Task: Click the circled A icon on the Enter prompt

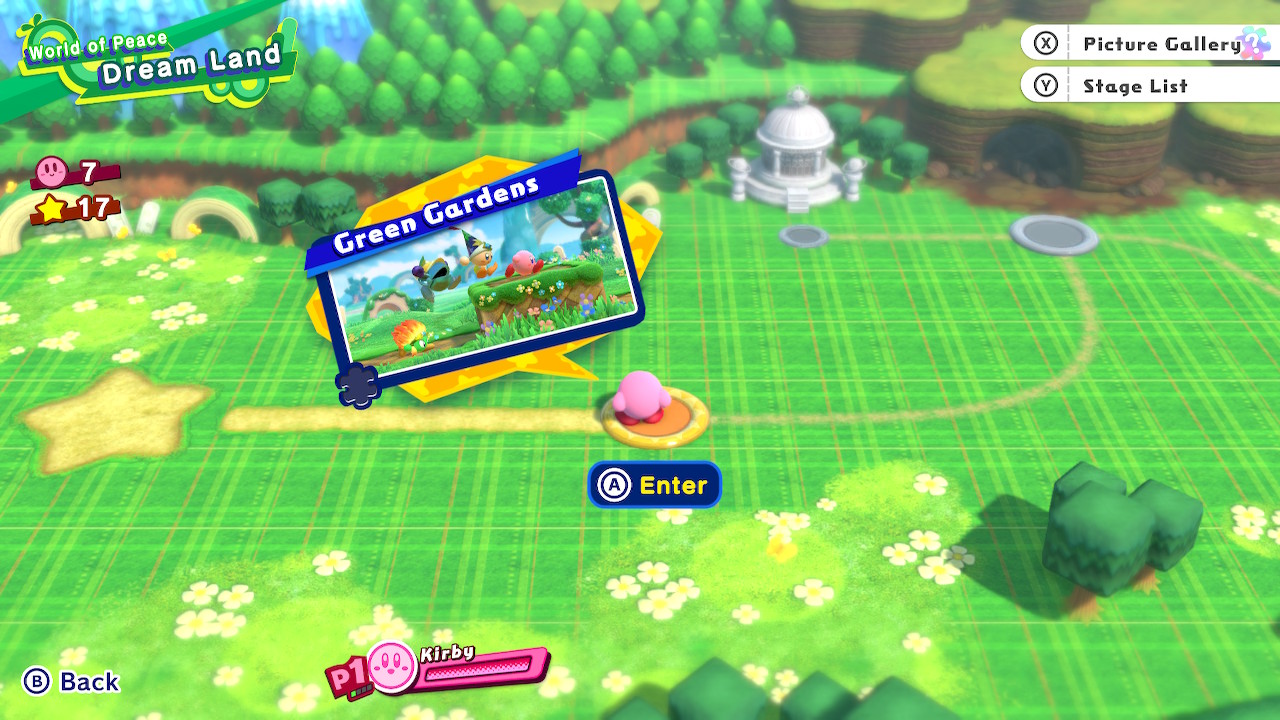Action: click(x=616, y=485)
